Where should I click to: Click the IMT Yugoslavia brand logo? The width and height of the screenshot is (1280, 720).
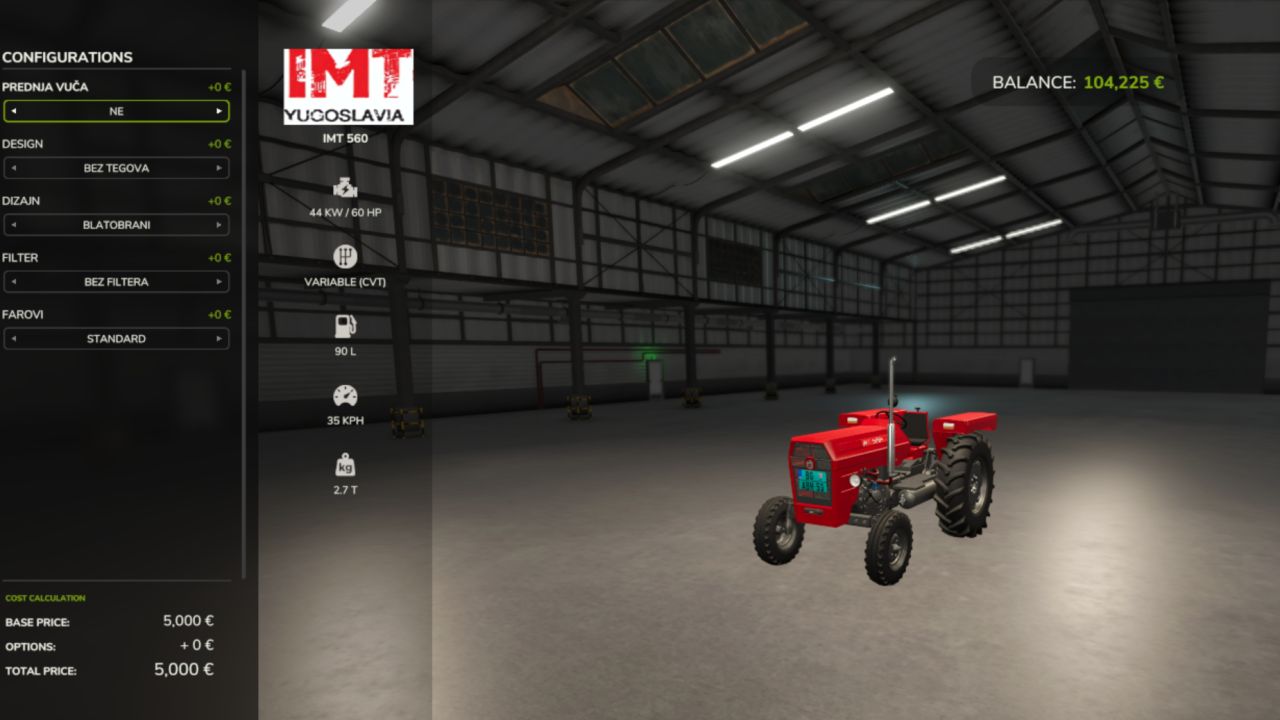pos(349,84)
